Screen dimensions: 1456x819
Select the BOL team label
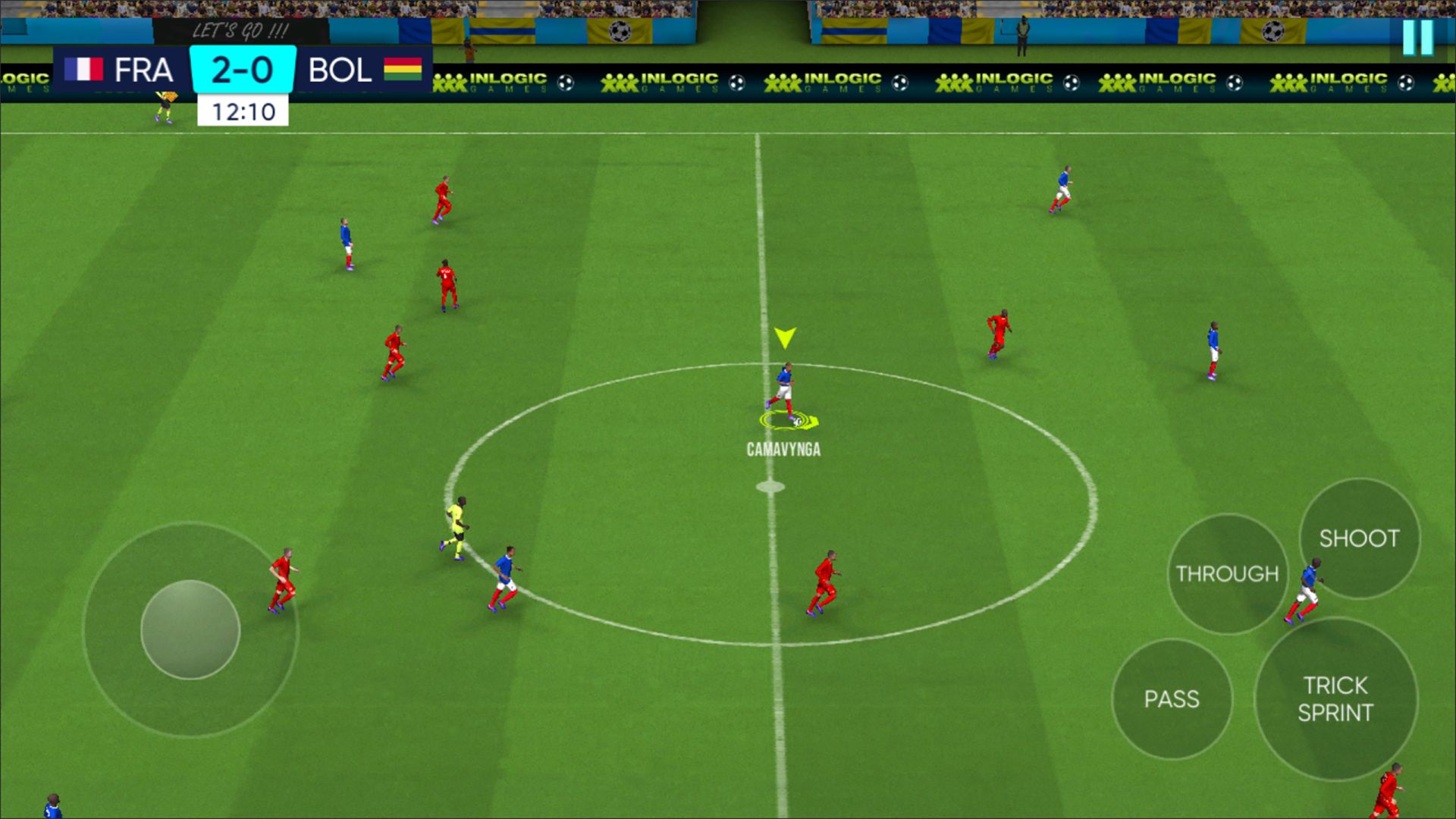[341, 69]
